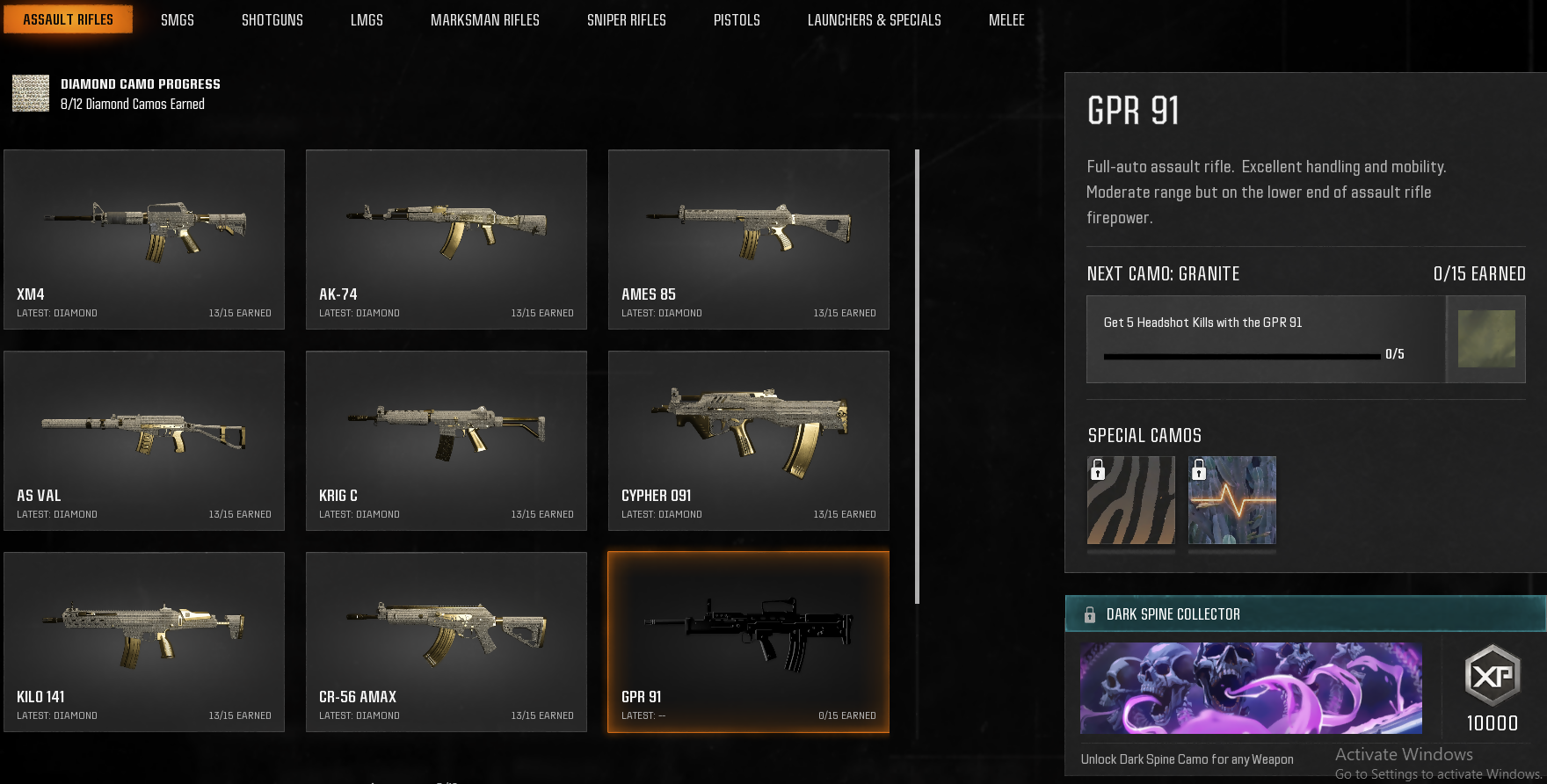This screenshot has height=784, width=1547.
Task: Switch to the SMGs tab
Action: [x=177, y=19]
